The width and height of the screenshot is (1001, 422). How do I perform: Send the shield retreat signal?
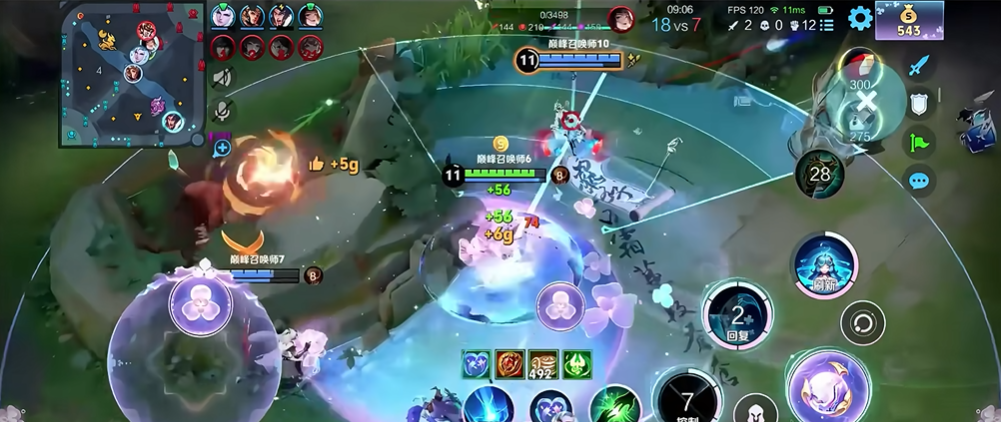(920, 103)
